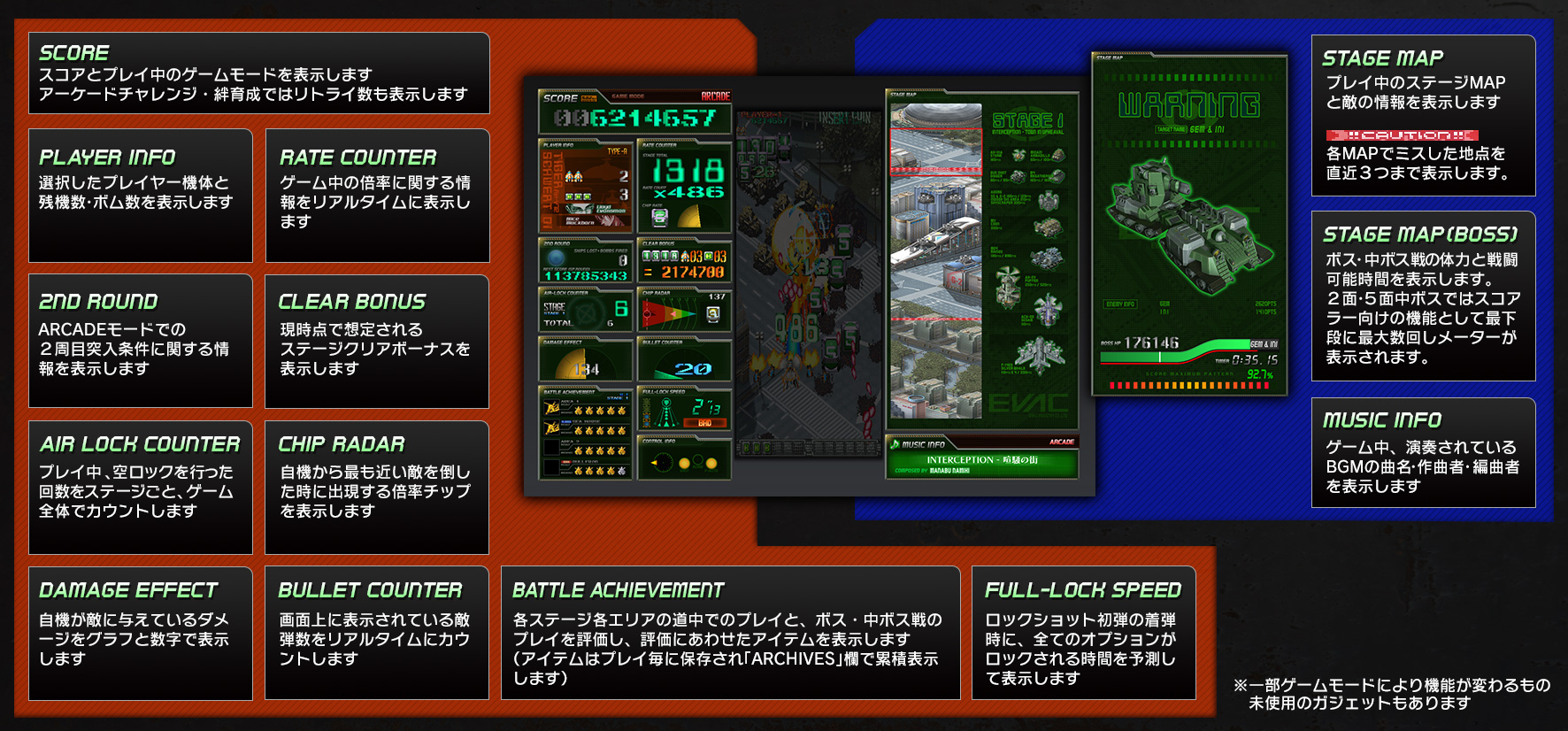The image size is (1568, 731).
Task: Click the player ship icon in Player Info
Action: tap(571, 177)
